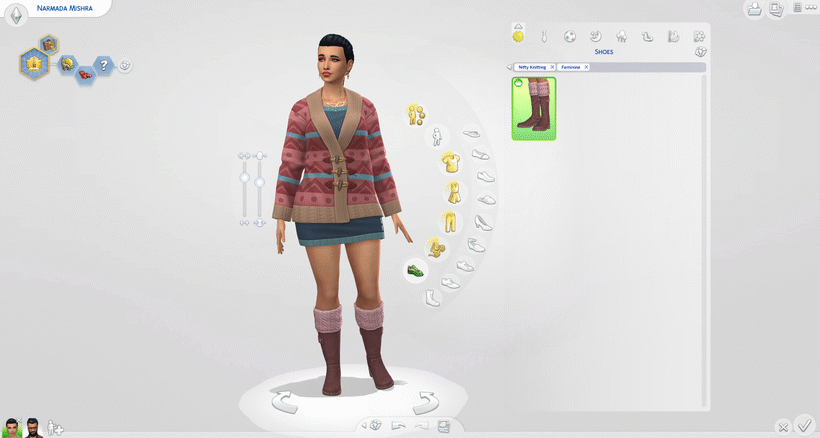Open the green sneaker shoes category
Screen dimensions: 820x438
(x=415, y=270)
